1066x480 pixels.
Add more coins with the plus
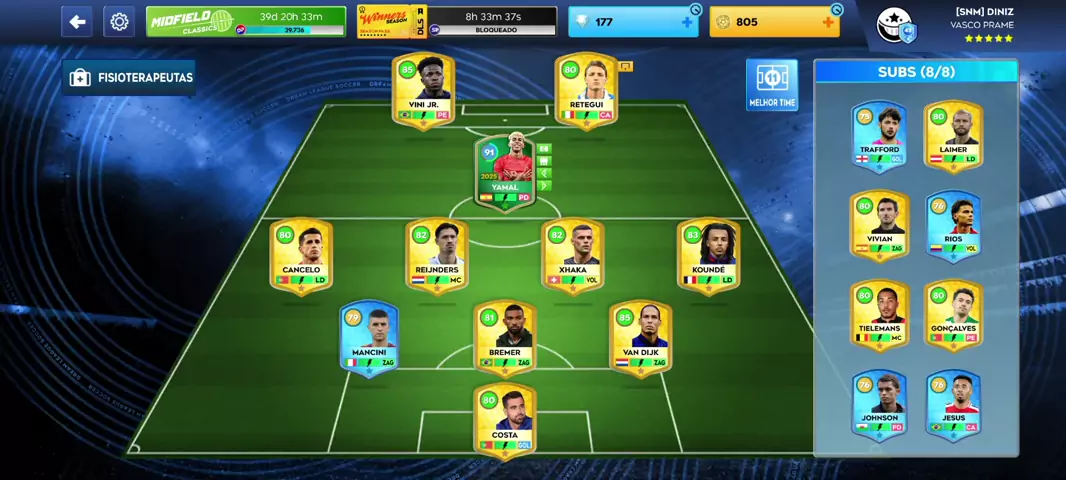828,22
